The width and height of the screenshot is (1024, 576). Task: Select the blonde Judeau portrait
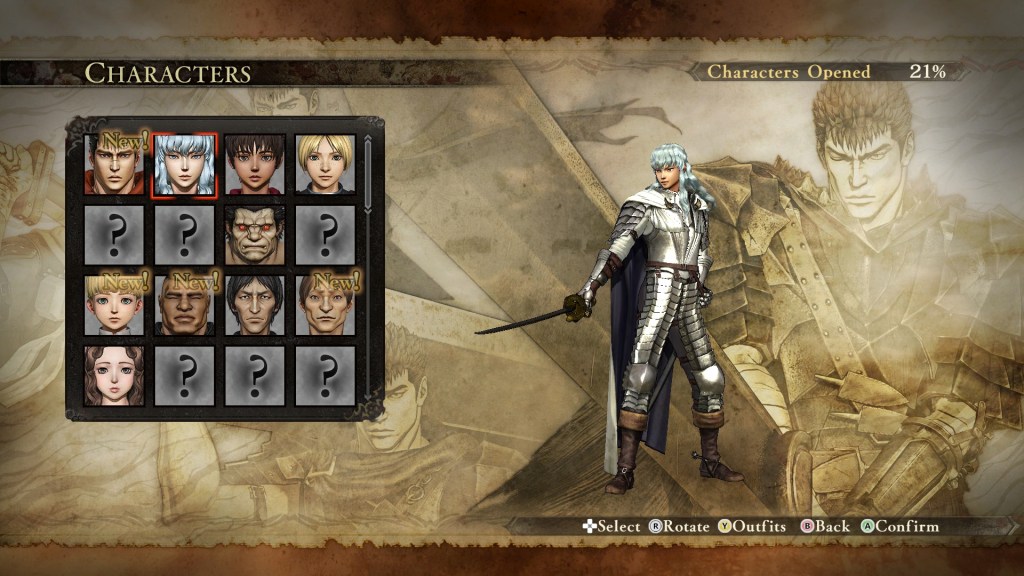pos(325,165)
